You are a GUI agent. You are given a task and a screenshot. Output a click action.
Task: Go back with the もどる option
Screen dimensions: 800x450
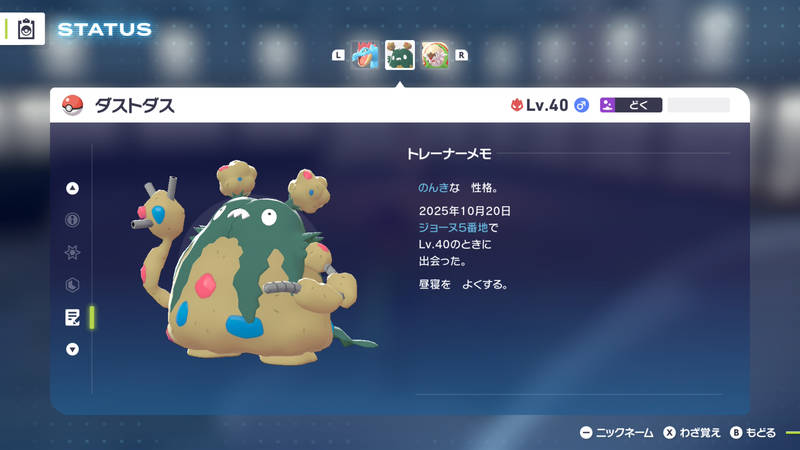click(x=753, y=433)
